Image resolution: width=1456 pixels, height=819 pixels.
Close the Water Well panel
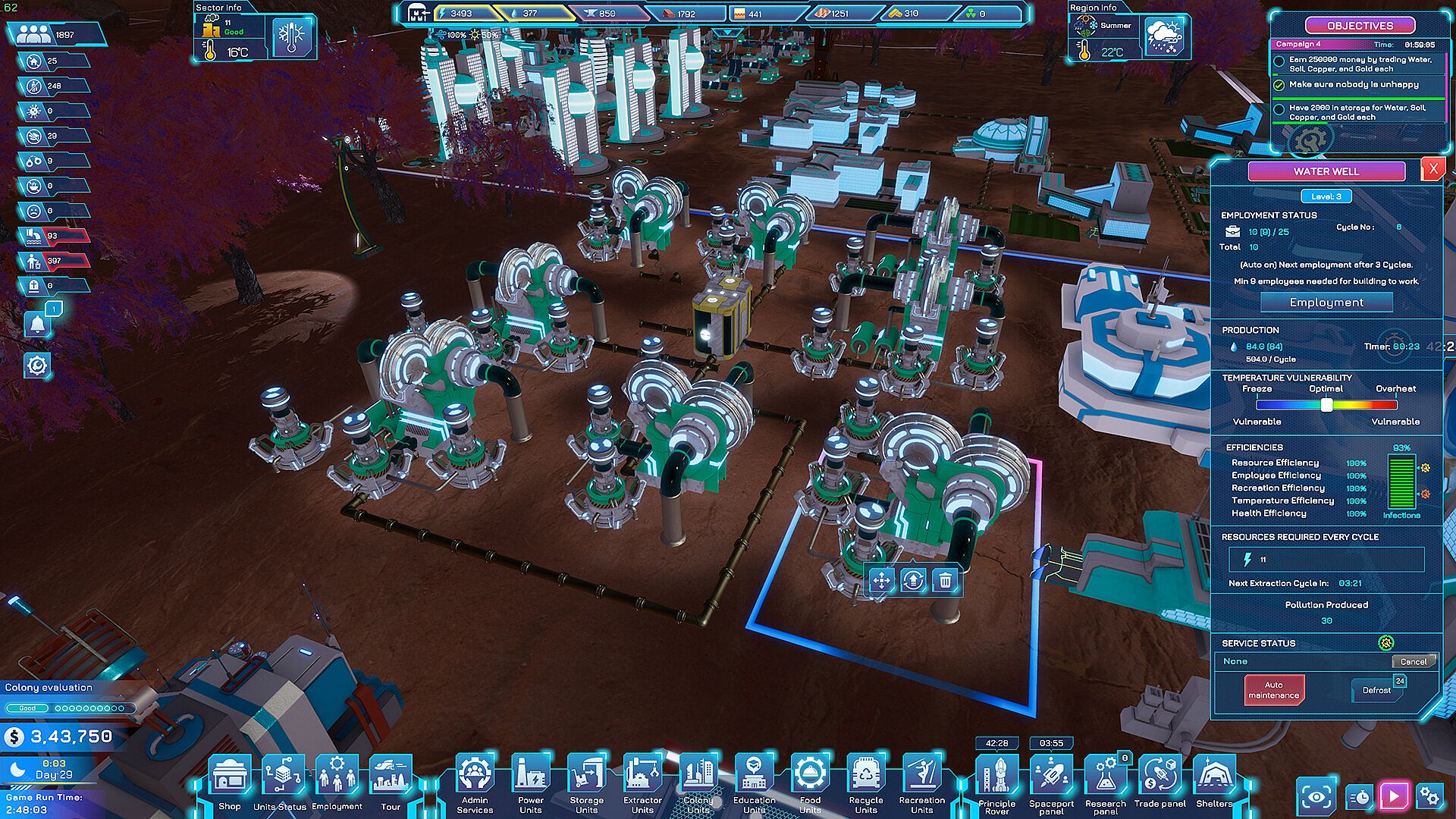coord(1432,170)
